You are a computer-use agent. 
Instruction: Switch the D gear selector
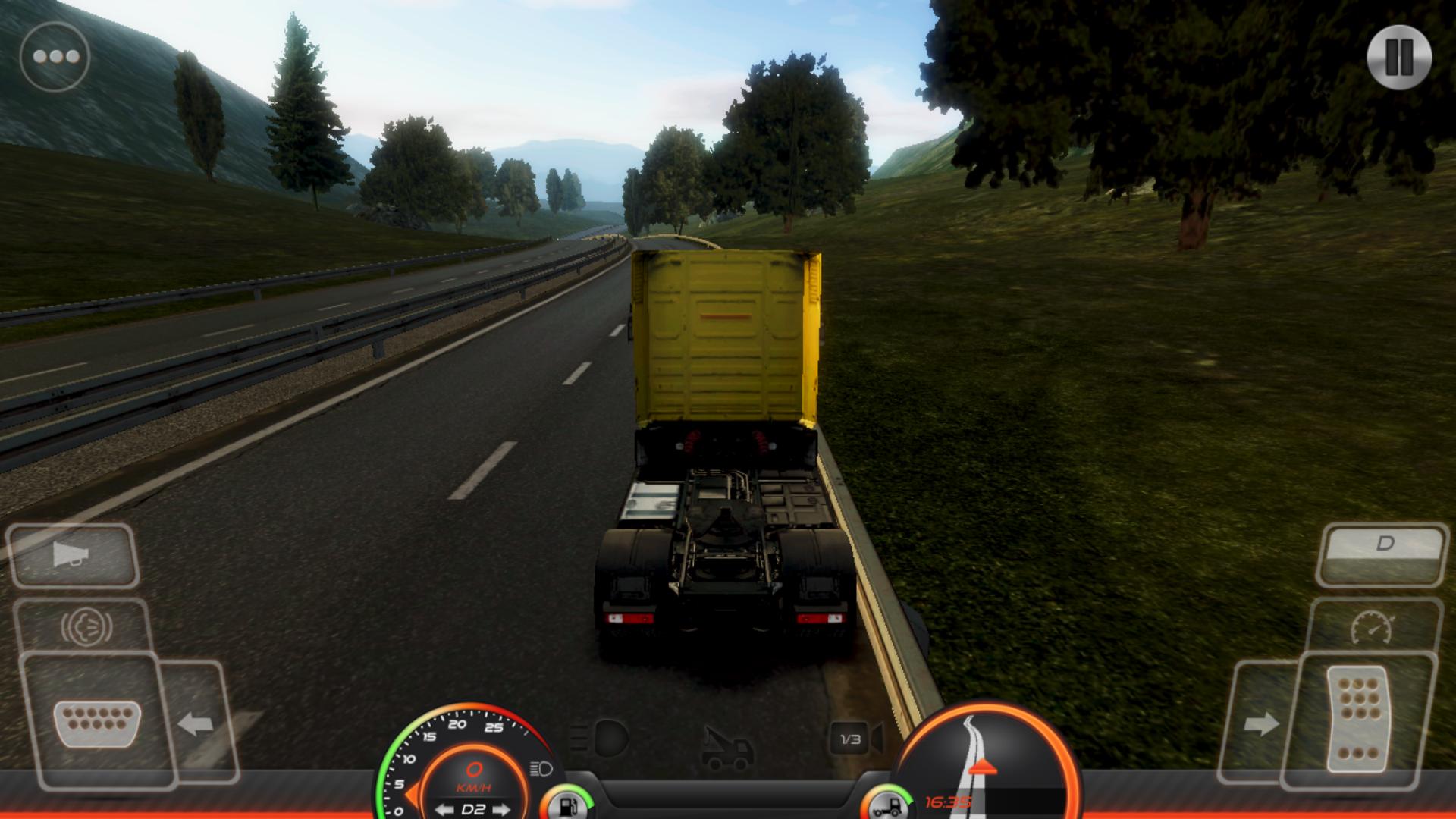pyautogui.click(x=1383, y=544)
